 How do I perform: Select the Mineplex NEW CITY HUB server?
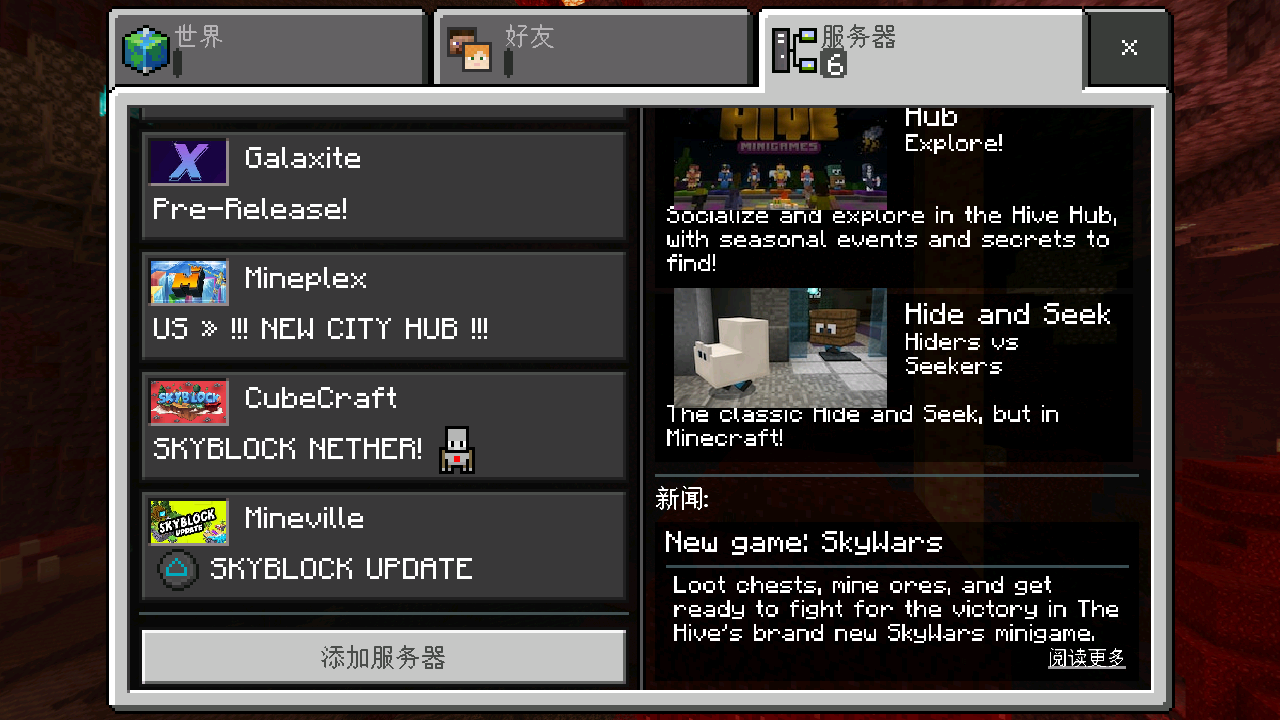(x=383, y=305)
